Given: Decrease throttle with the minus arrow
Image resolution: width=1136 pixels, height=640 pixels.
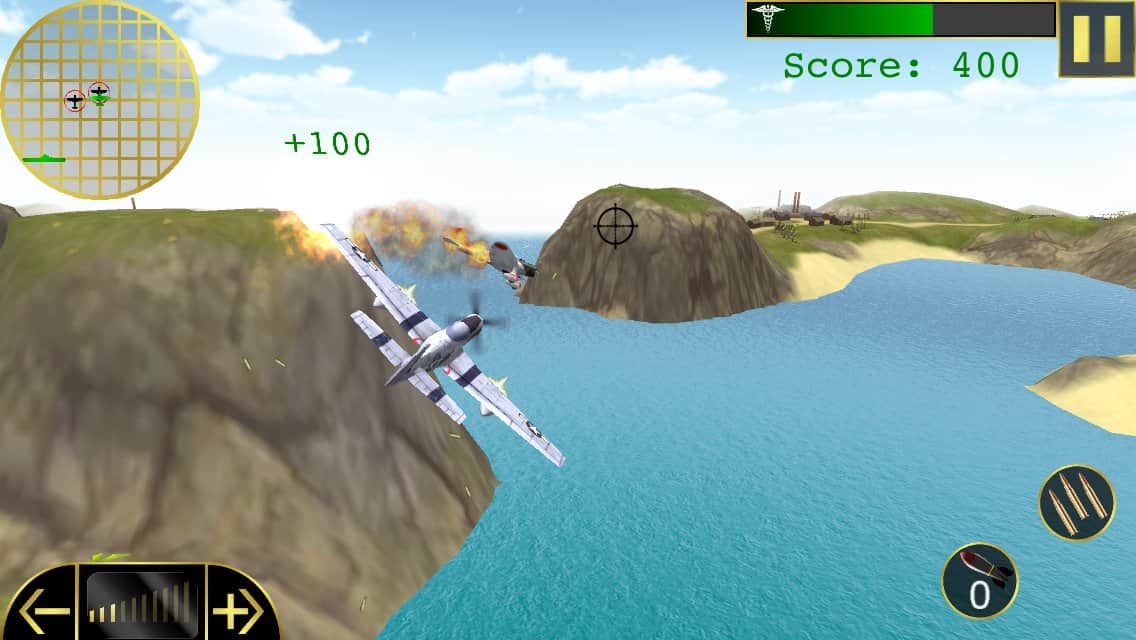Looking at the screenshot, I should pos(42,607).
